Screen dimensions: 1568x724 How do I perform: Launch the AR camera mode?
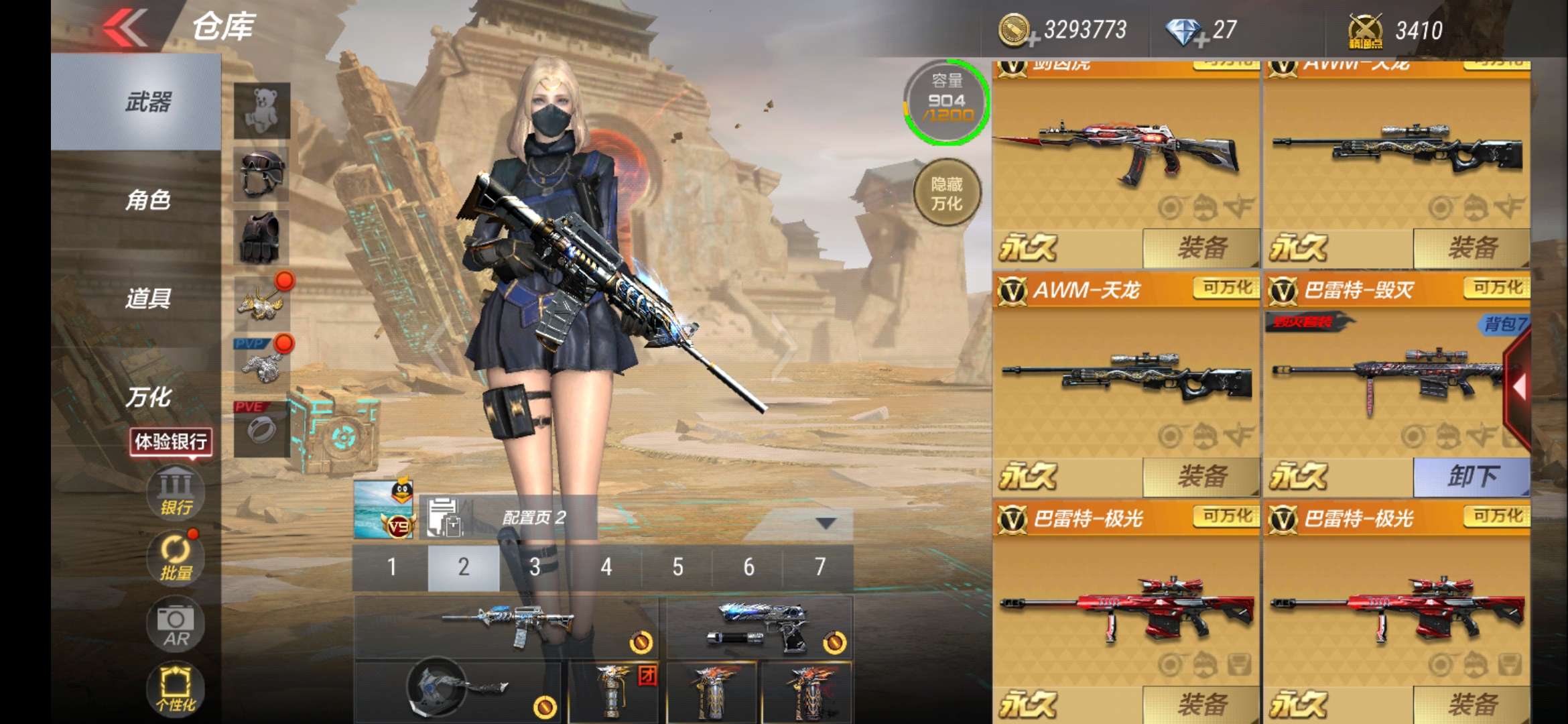tap(176, 625)
